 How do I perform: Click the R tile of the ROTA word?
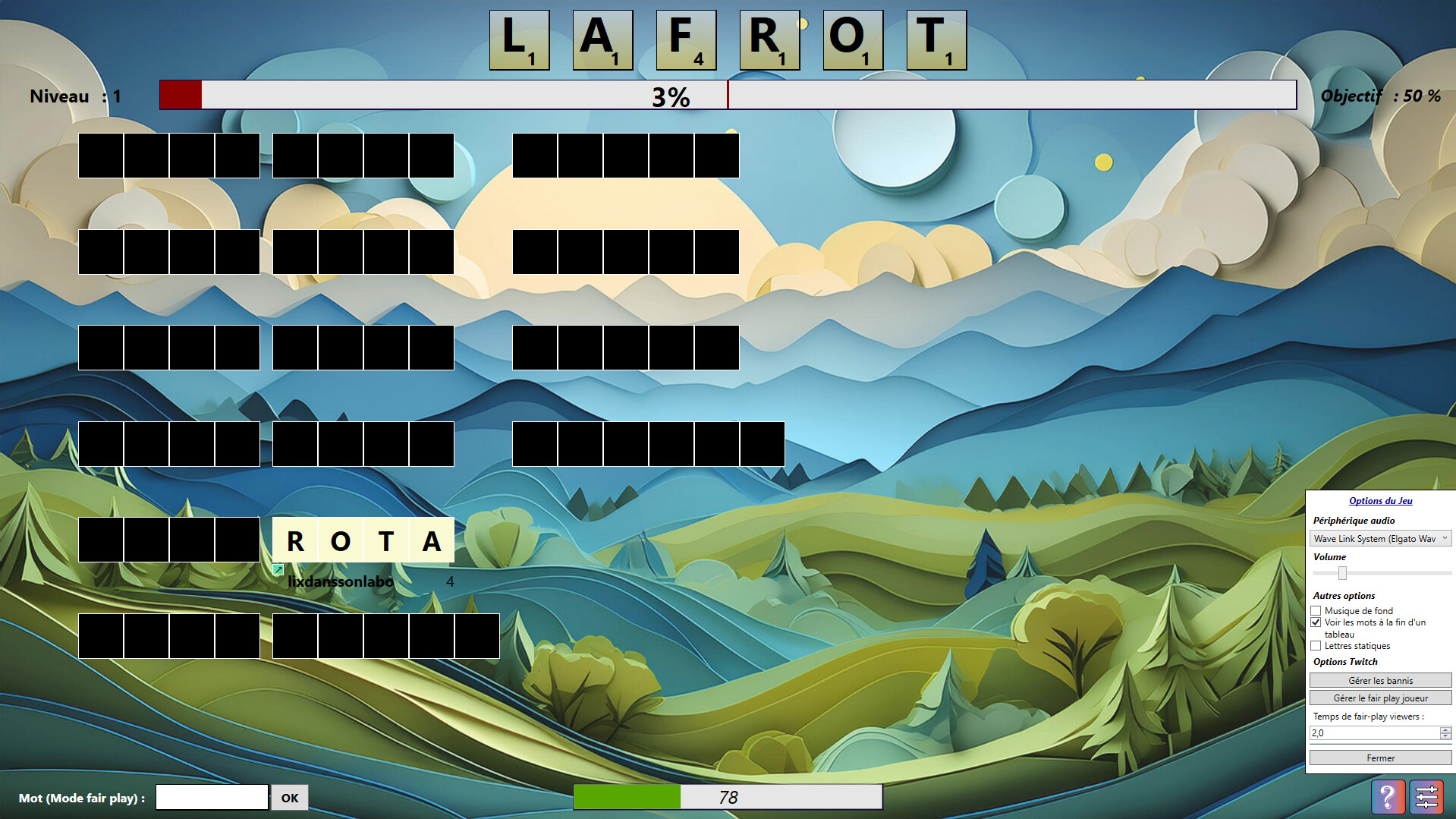point(296,540)
